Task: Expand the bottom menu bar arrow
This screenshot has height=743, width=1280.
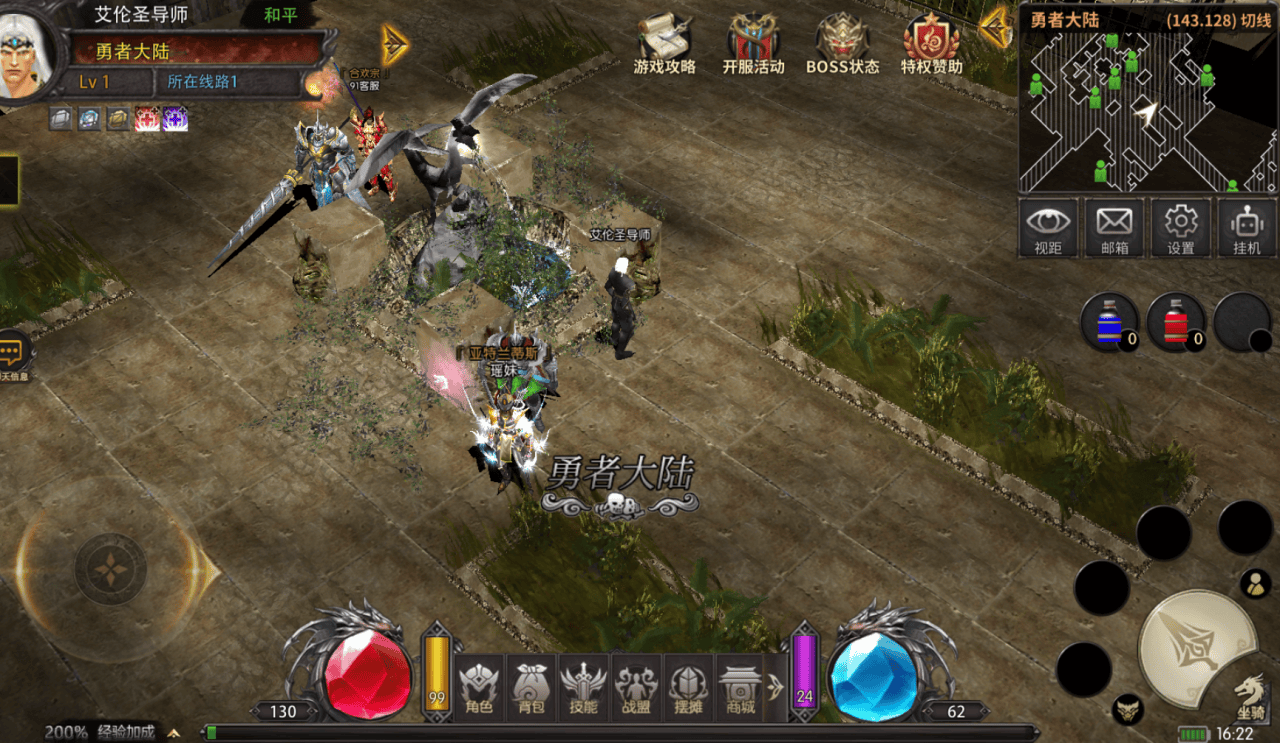Action: click(x=775, y=688)
